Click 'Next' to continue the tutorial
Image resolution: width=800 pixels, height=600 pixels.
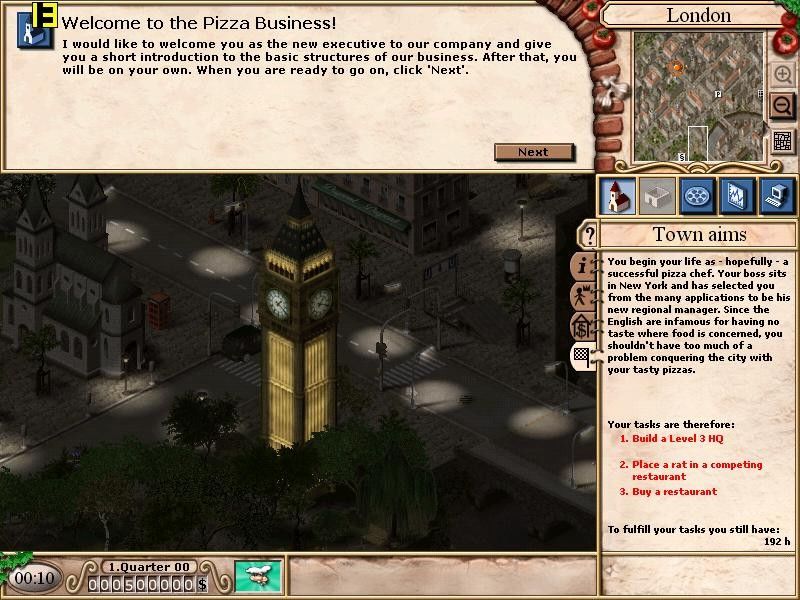(x=534, y=152)
